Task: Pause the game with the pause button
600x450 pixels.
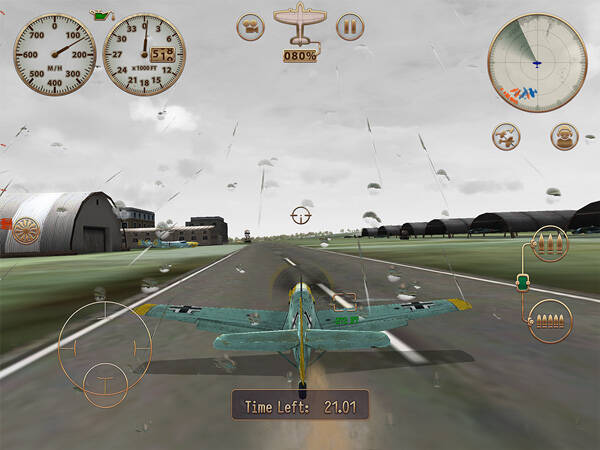Action: (x=350, y=27)
